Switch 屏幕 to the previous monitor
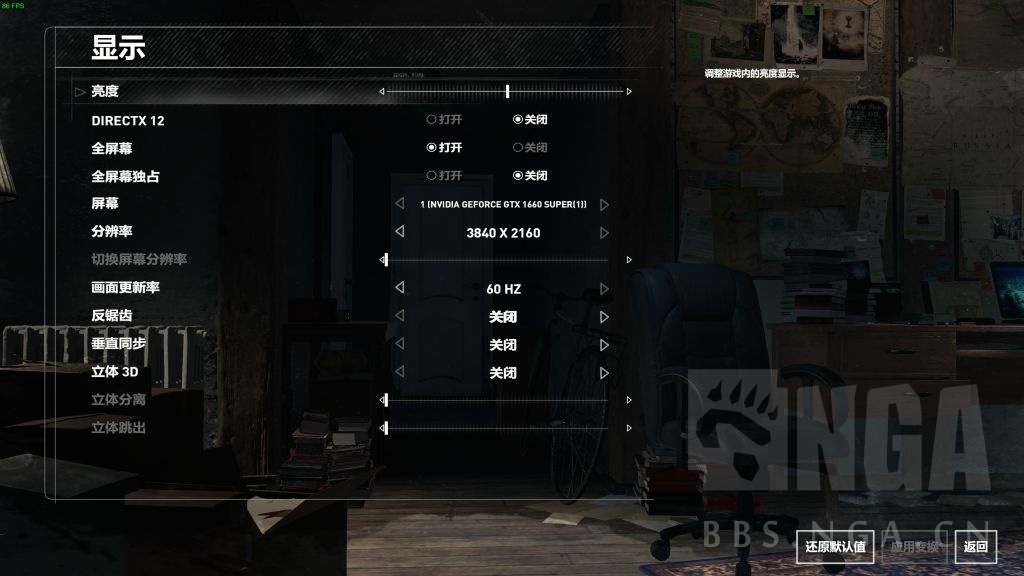The width and height of the screenshot is (1024, 576). pyautogui.click(x=400, y=204)
